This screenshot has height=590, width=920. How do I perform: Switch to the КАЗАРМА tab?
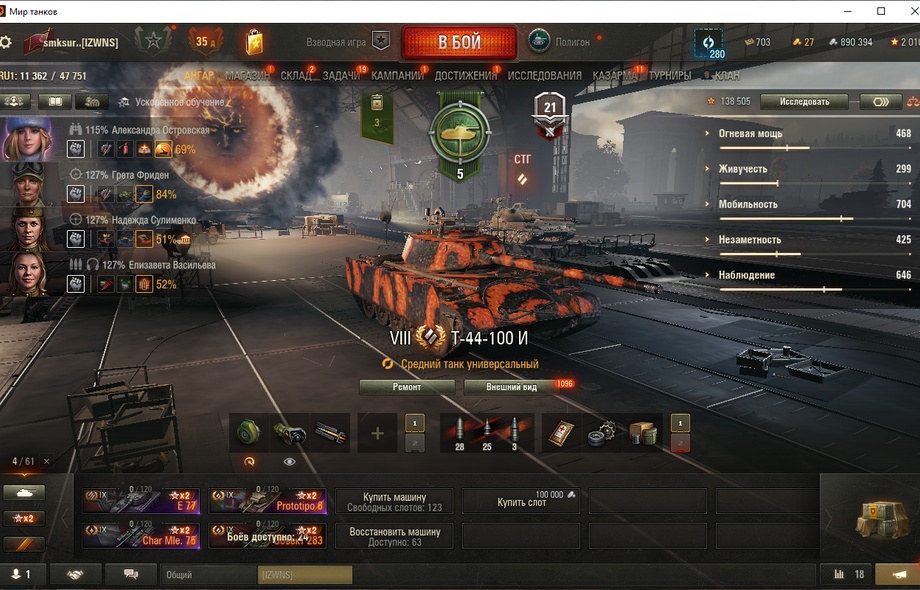click(x=615, y=76)
